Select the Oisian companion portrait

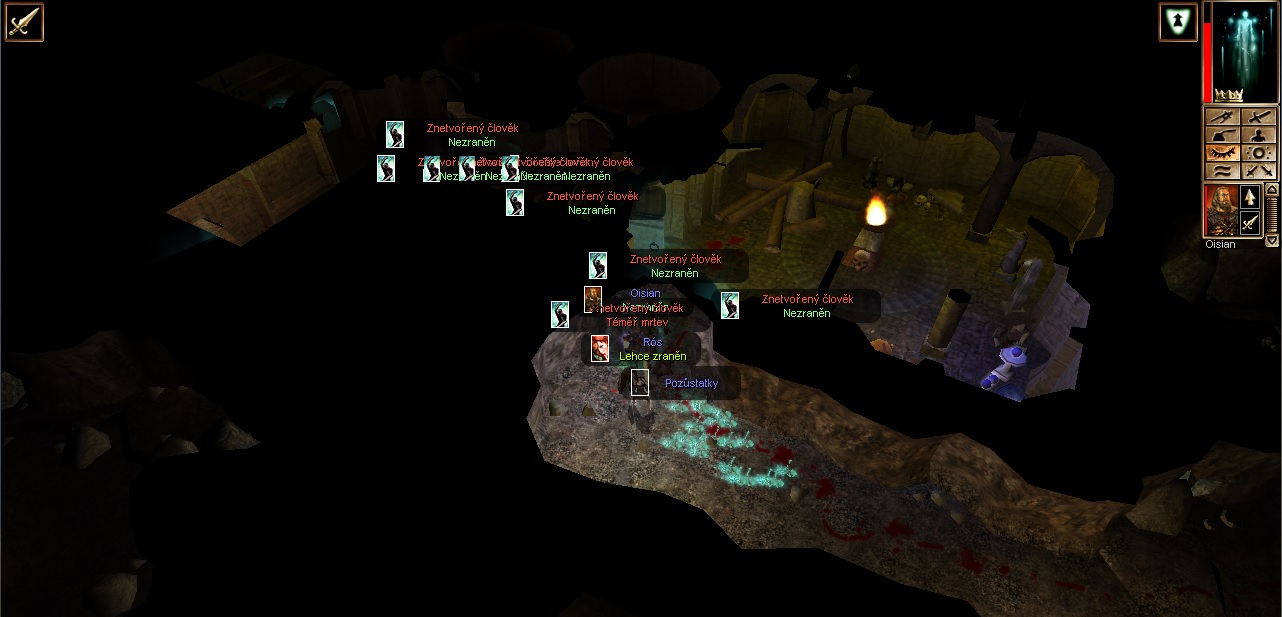pyautogui.click(x=1221, y=210)
